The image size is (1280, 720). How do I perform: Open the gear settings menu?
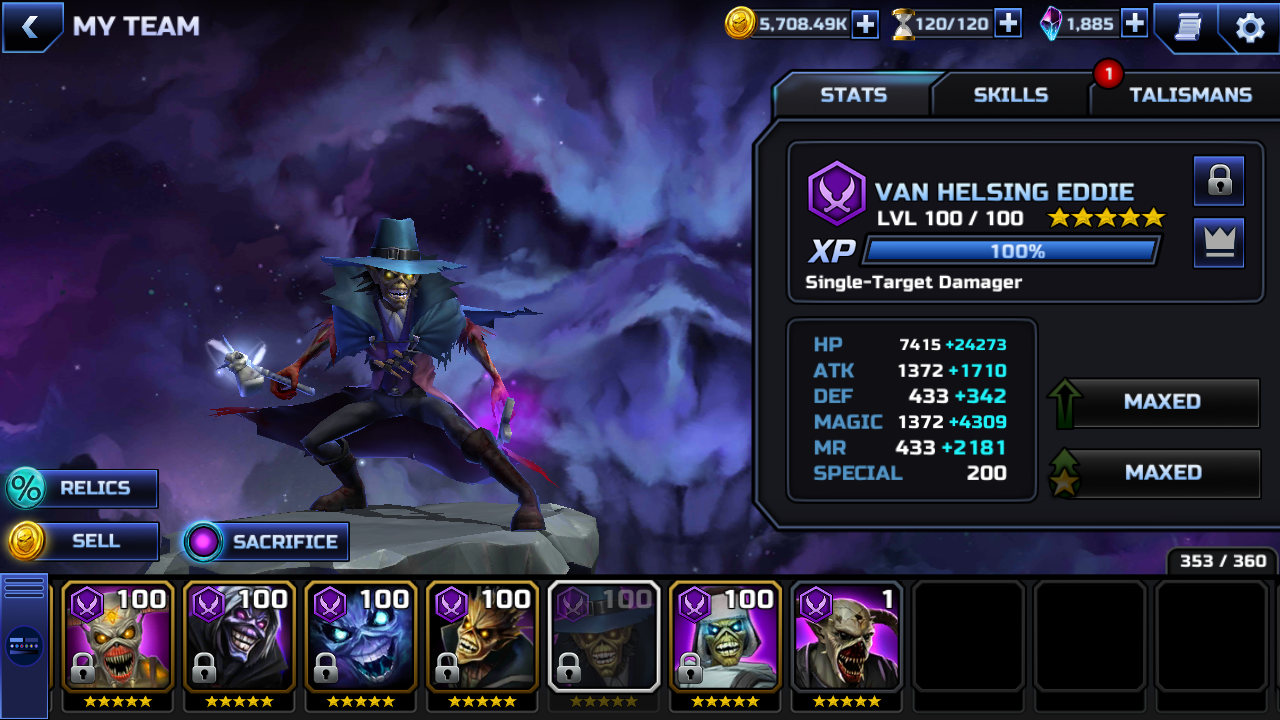[1250, 27]
